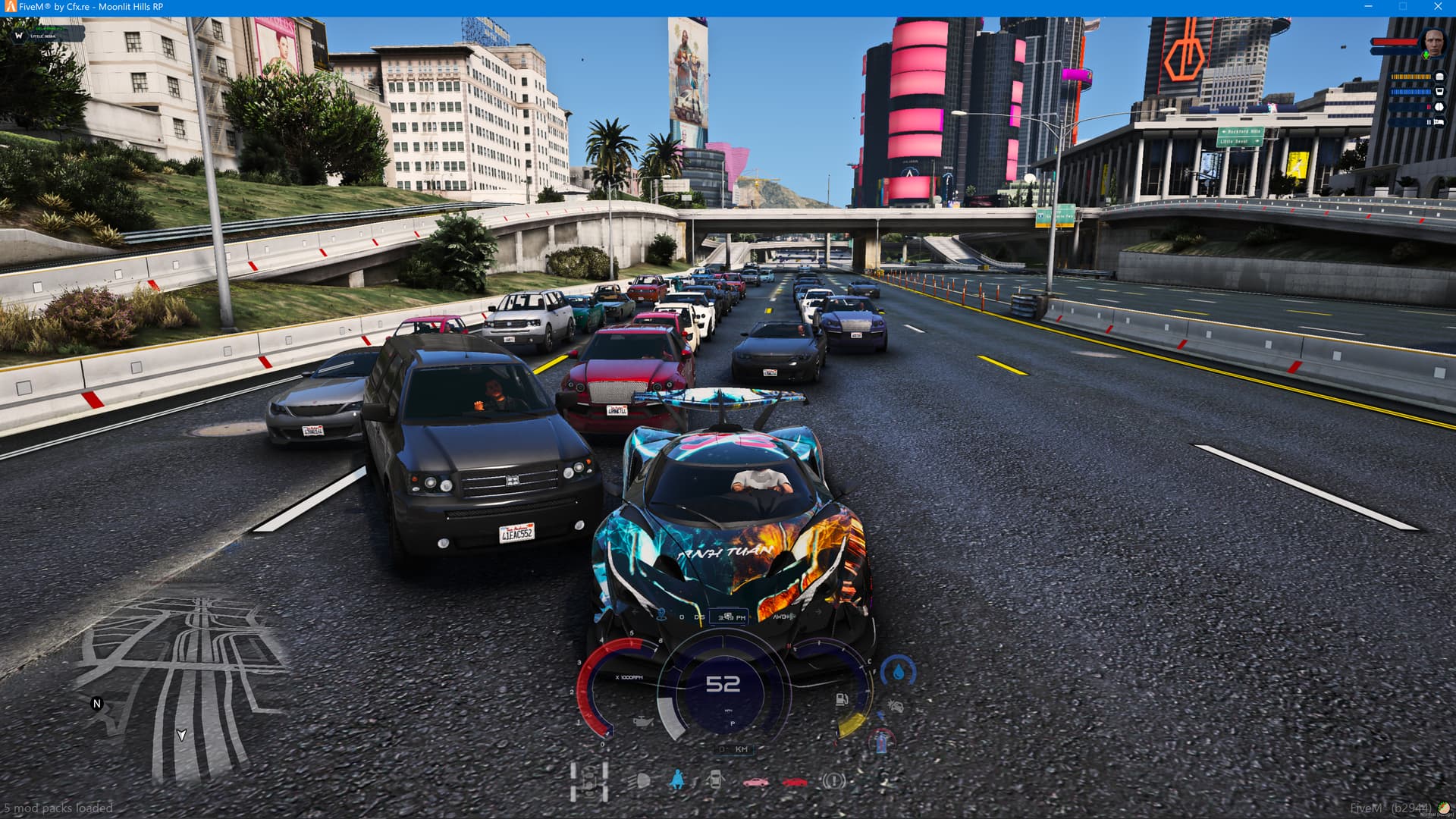The width and height of the screenshot is (1456, 819).
Task: Click the blue water drop gauge
Action: [899, 672]
